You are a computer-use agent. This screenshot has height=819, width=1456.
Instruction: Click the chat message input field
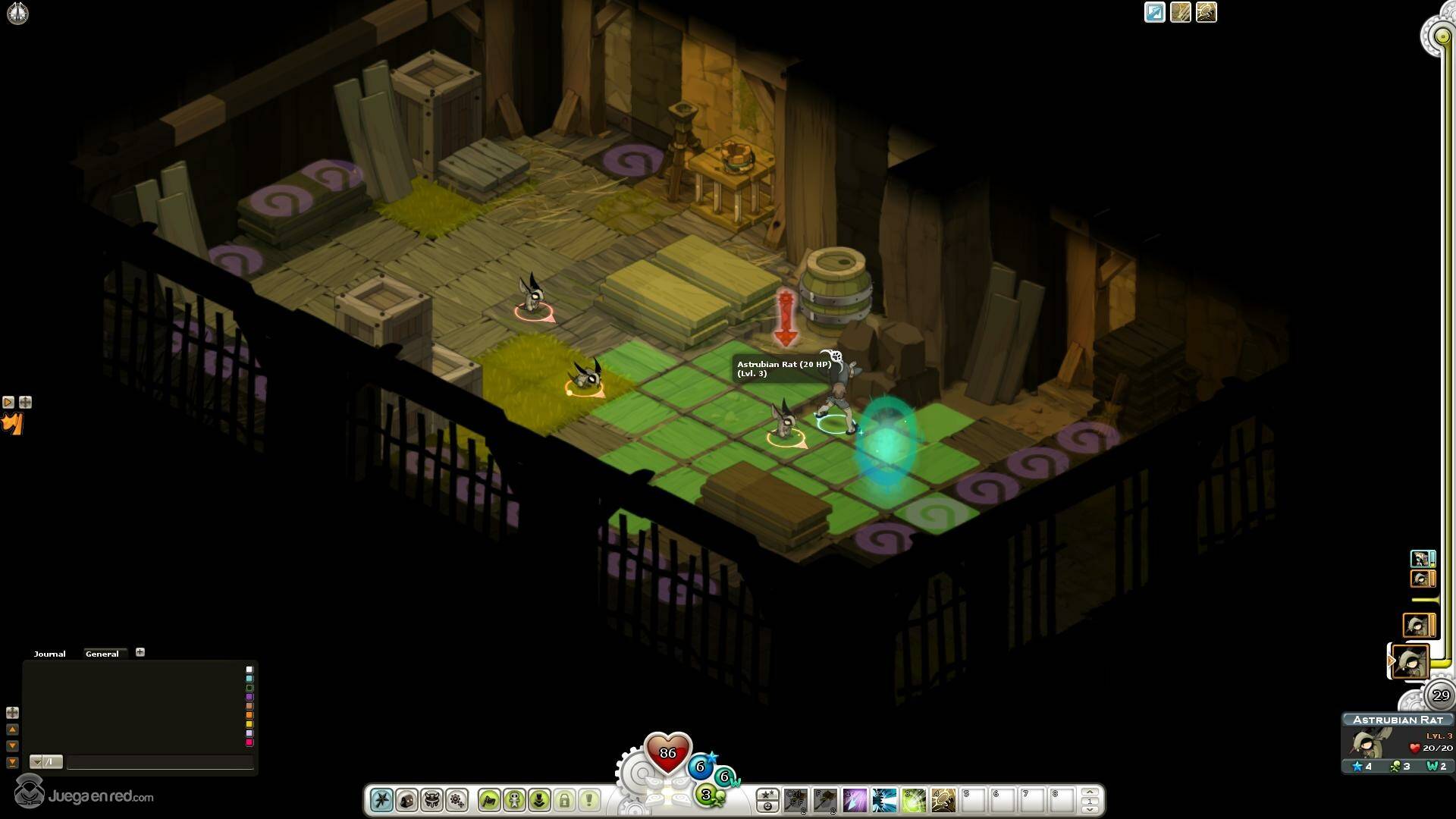coord(159,762)
